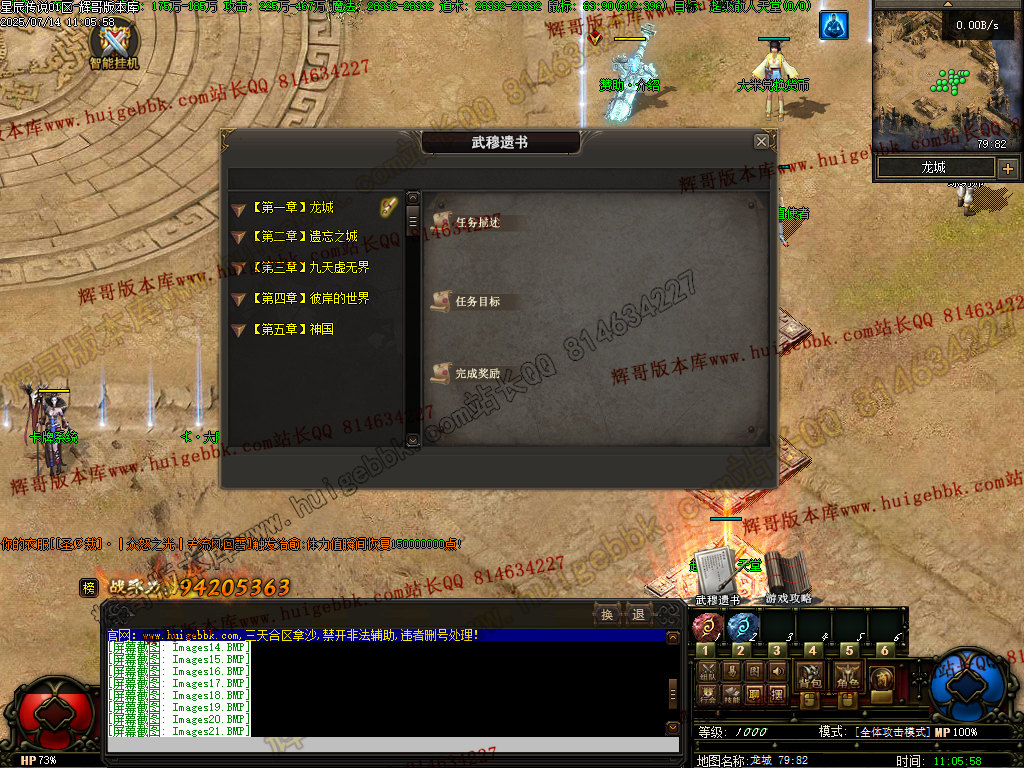Use the blue swirl skill slot
The width and height of the screenshot is (1024, 768).
tap(741, 627)
